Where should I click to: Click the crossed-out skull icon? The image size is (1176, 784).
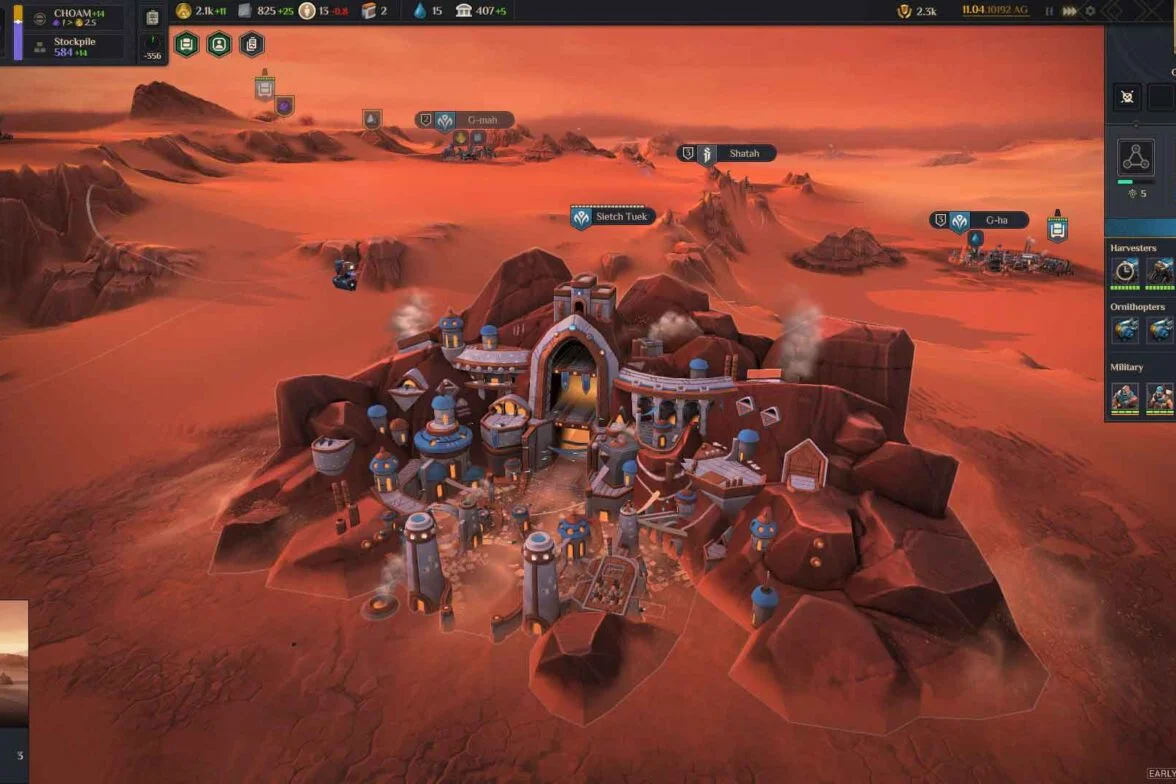[x=1127, y=97]
